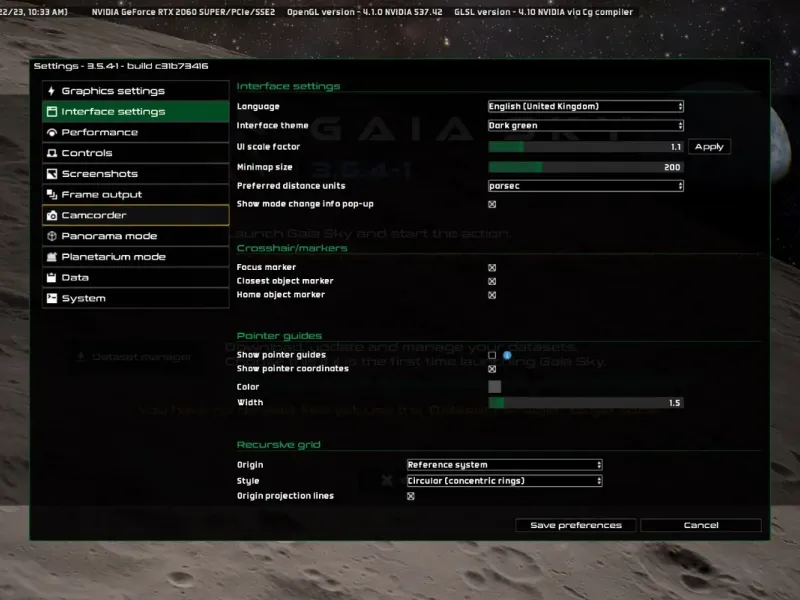
Task: Apply the UI scale factor
Action: pos(709,147)
